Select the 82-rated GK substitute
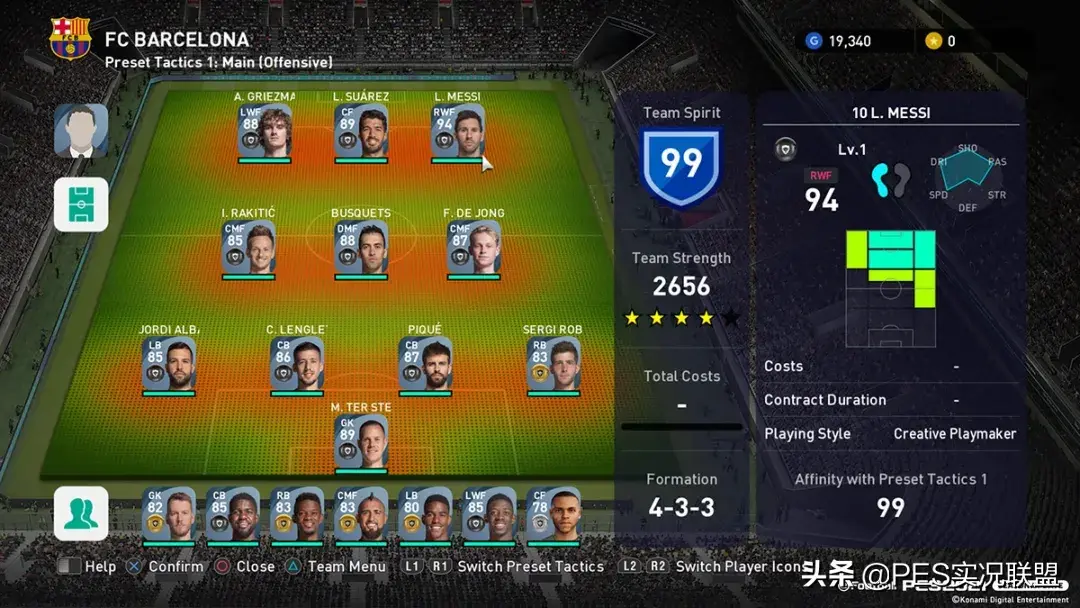Viewport: 1080px width, 608px height. point(168,514)
